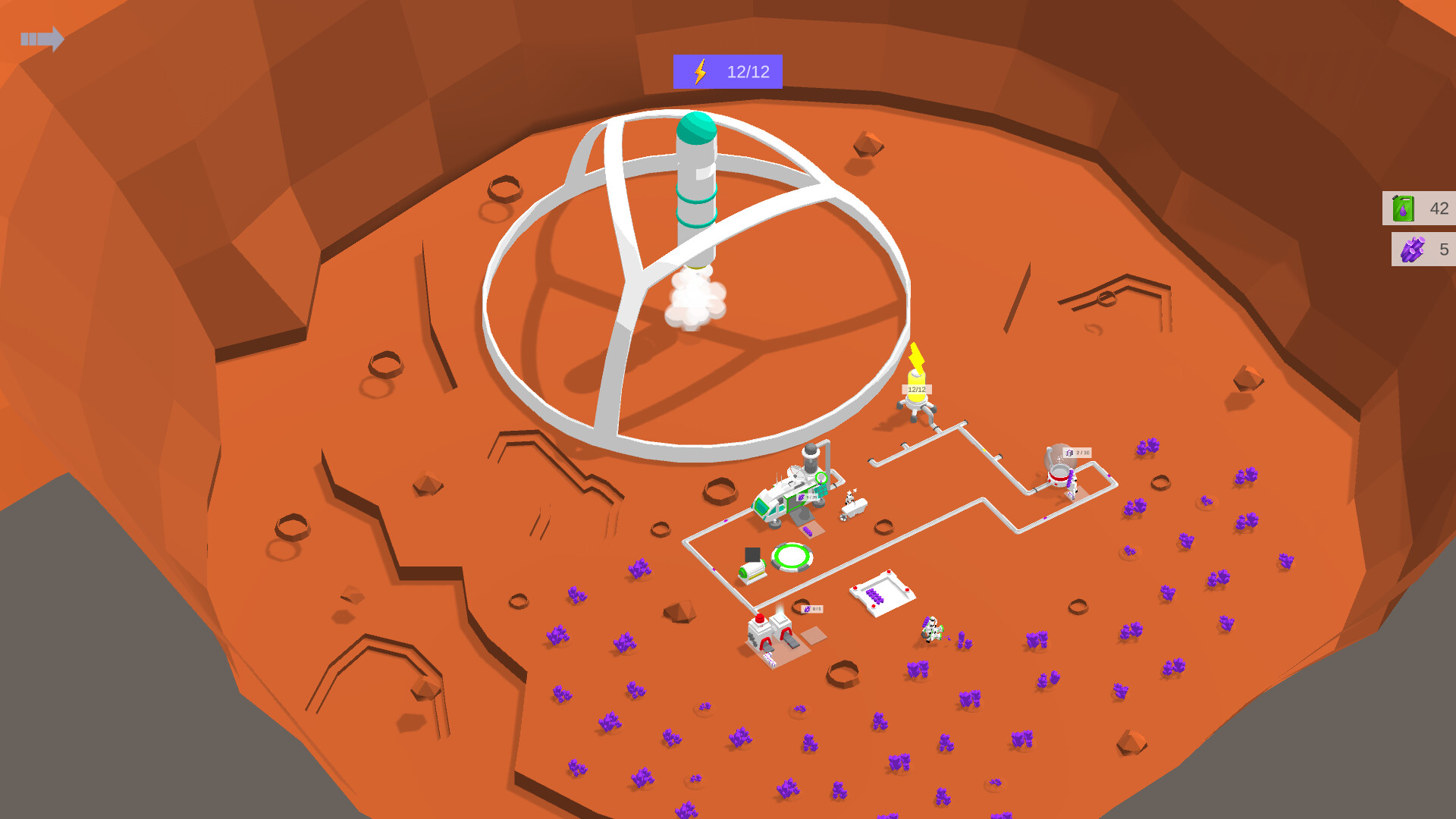Open the 0/5 refinery progress label
The height and width of the screenshot is (819, 1456).
[813, 608]
